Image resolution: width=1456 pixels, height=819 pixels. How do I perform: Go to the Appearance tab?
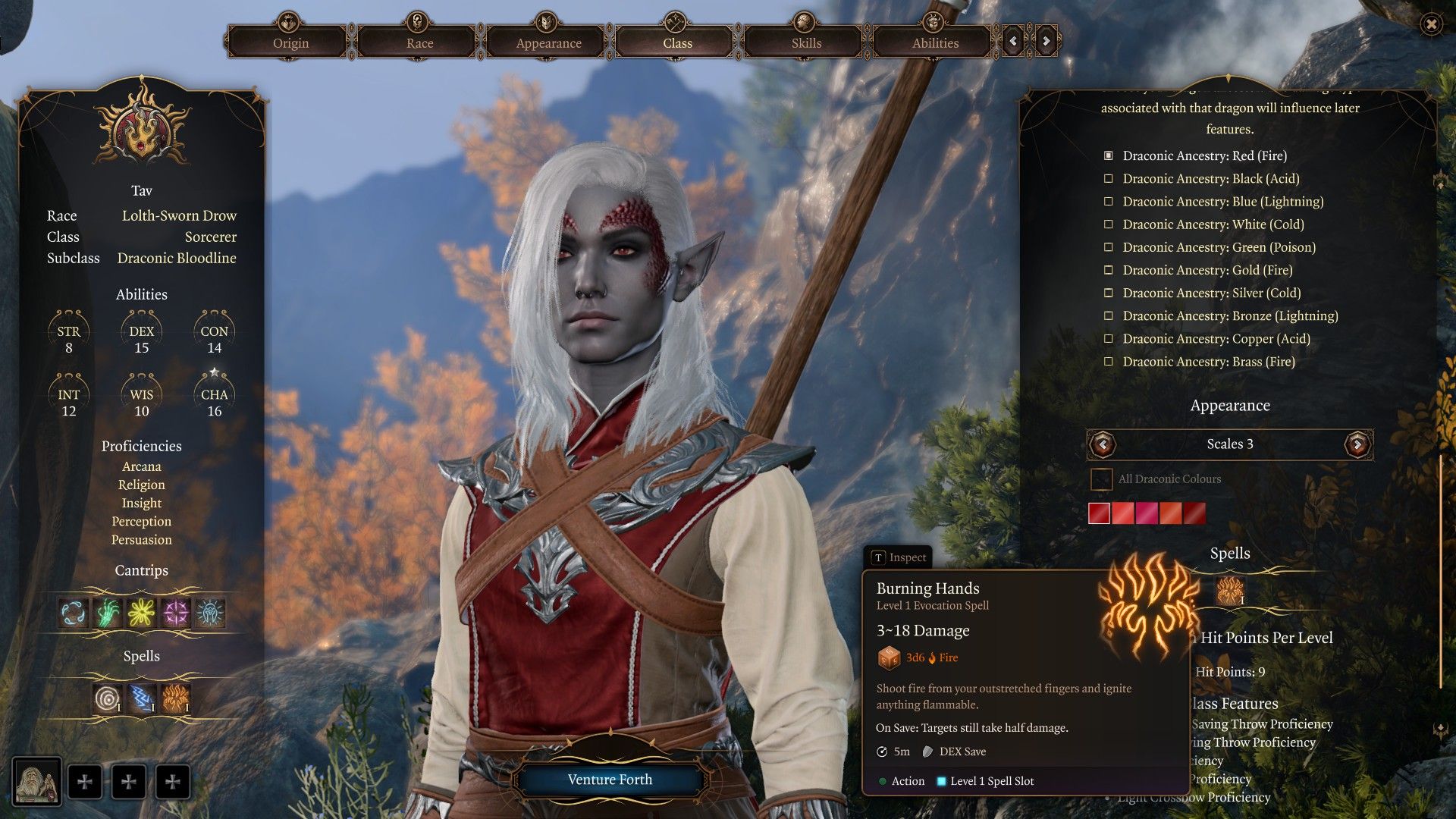(548, 42)
